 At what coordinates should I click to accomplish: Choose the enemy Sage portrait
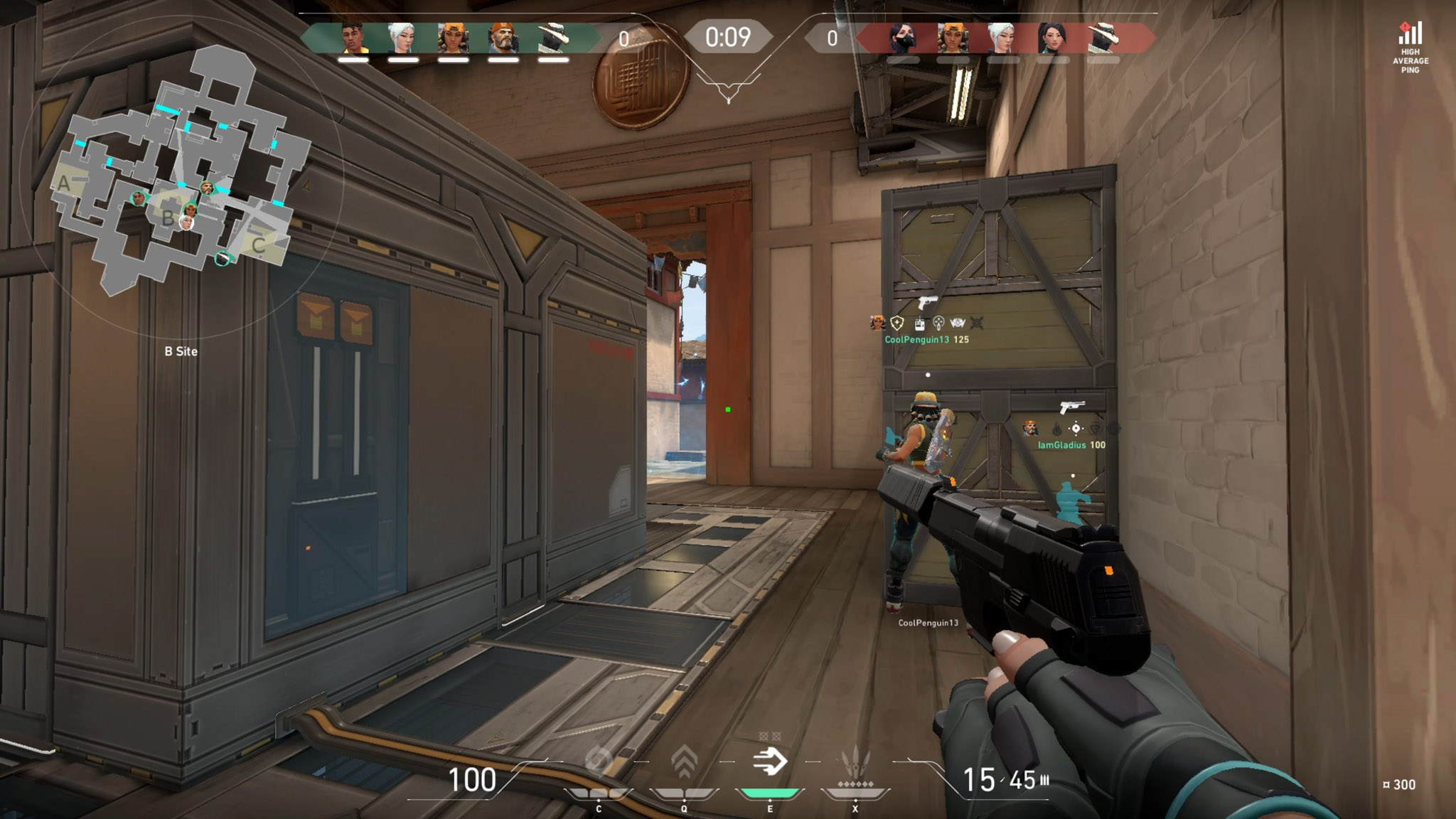[x=1052, y=38]
